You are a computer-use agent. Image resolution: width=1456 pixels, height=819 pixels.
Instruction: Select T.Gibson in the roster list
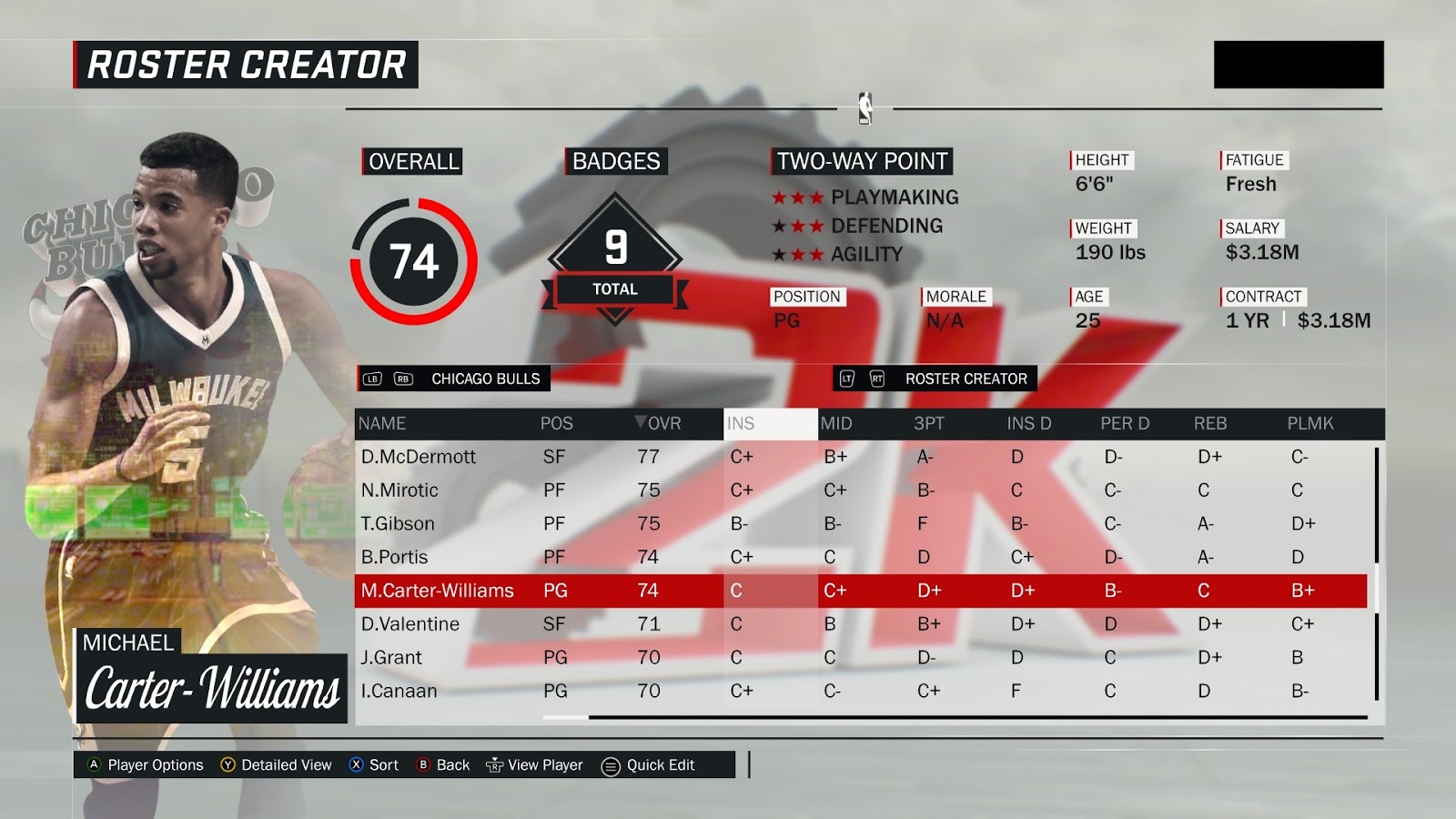398,524
